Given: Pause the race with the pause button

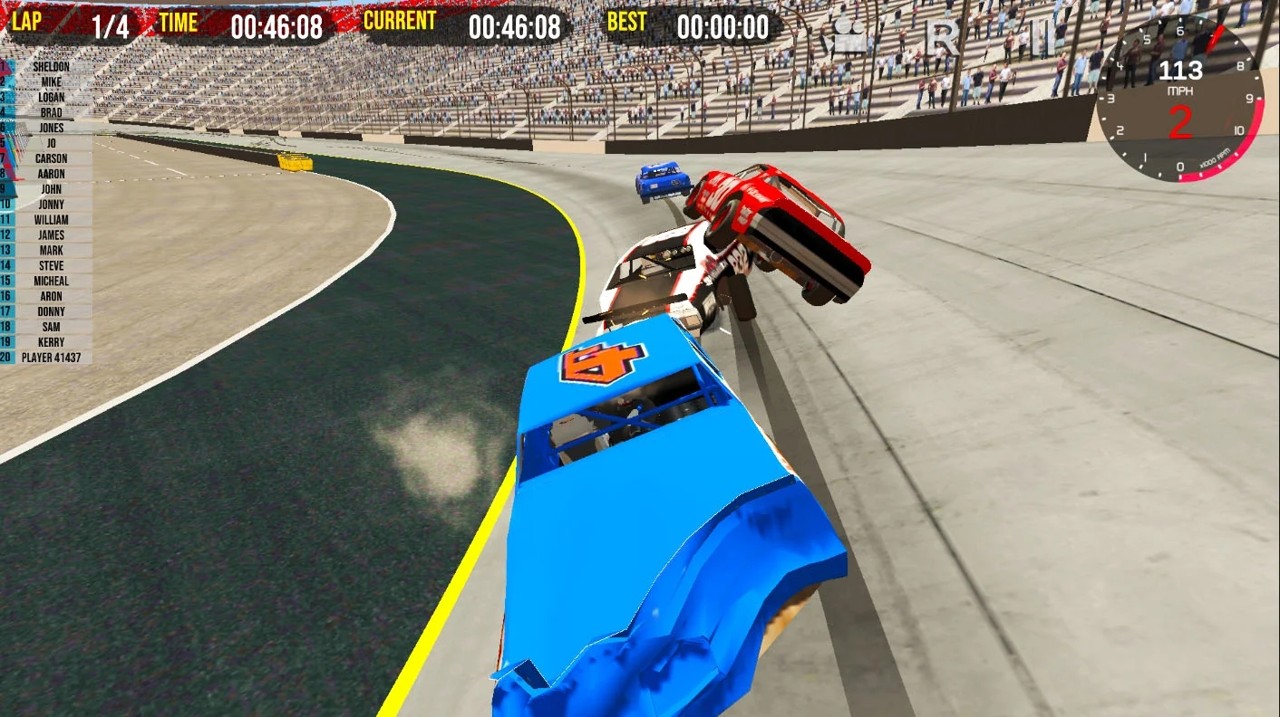Looking at the screenshot, I should (1040, 38).
